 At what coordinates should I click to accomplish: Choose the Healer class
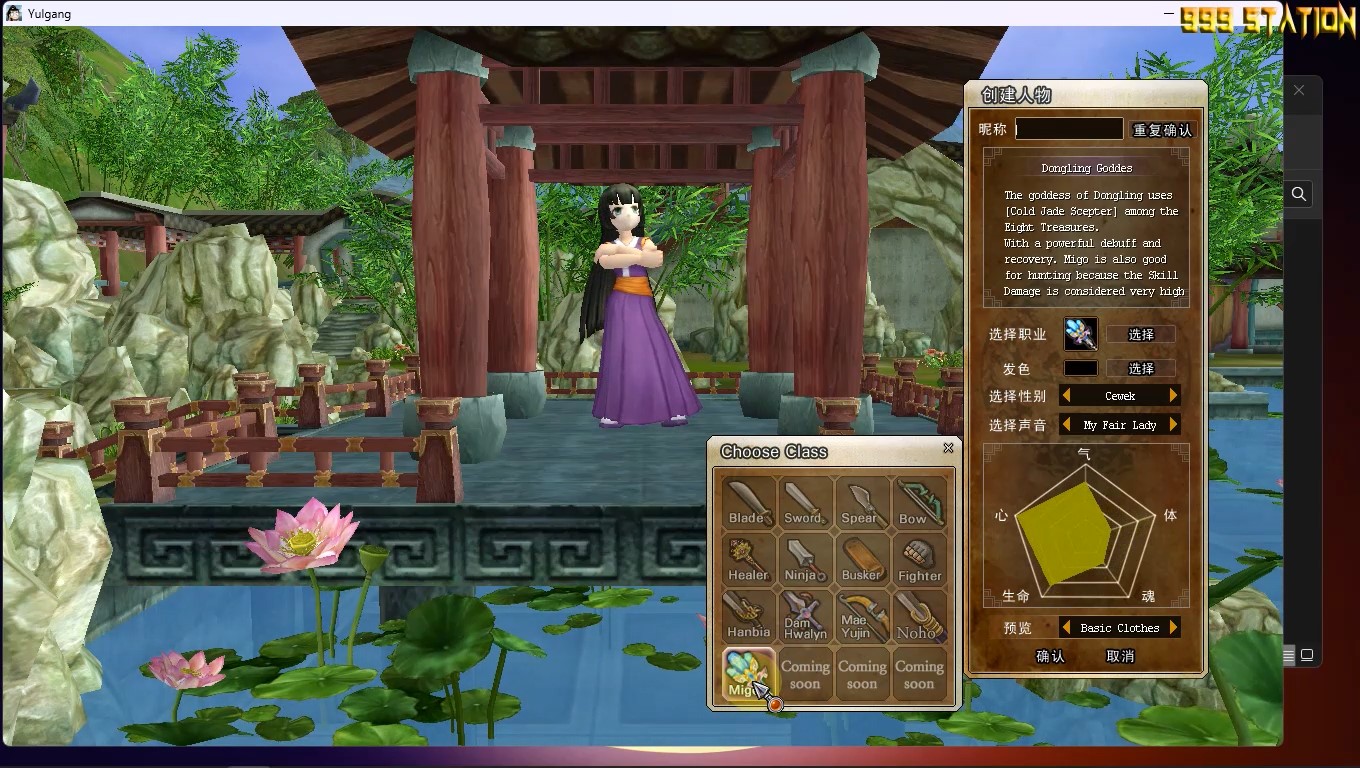click(x=748, y=559)
